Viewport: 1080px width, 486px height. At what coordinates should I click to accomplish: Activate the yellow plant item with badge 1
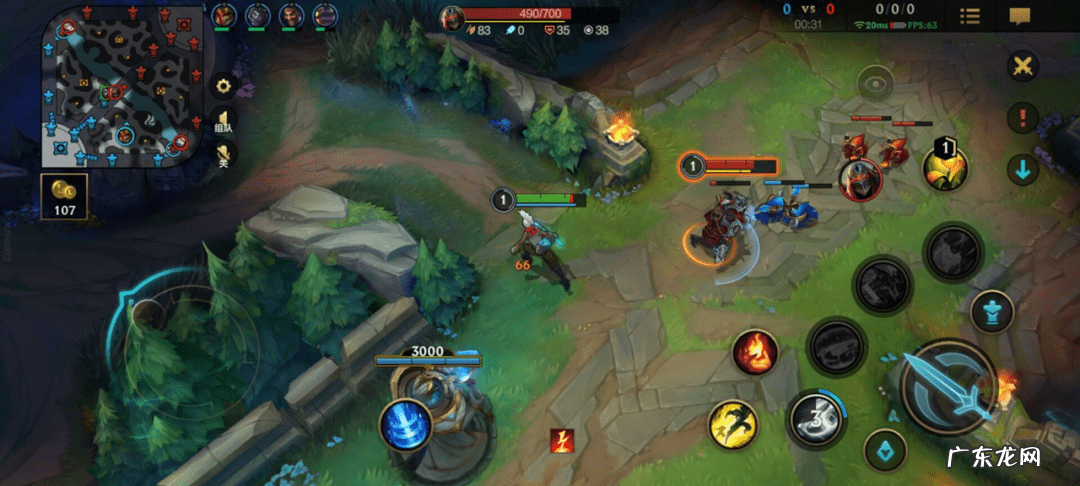[945, 167]
